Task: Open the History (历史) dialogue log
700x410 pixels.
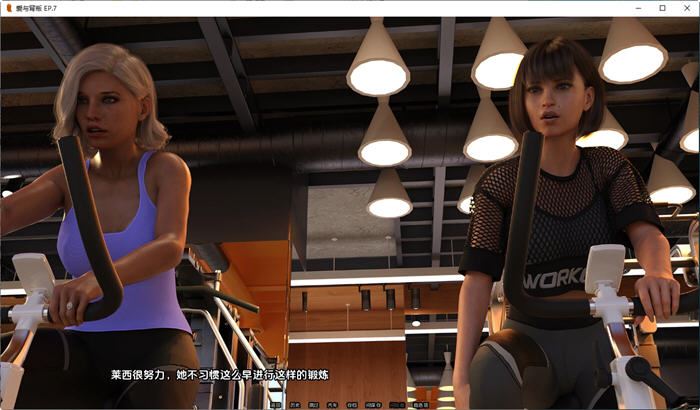Action: [x=294, y=405]
